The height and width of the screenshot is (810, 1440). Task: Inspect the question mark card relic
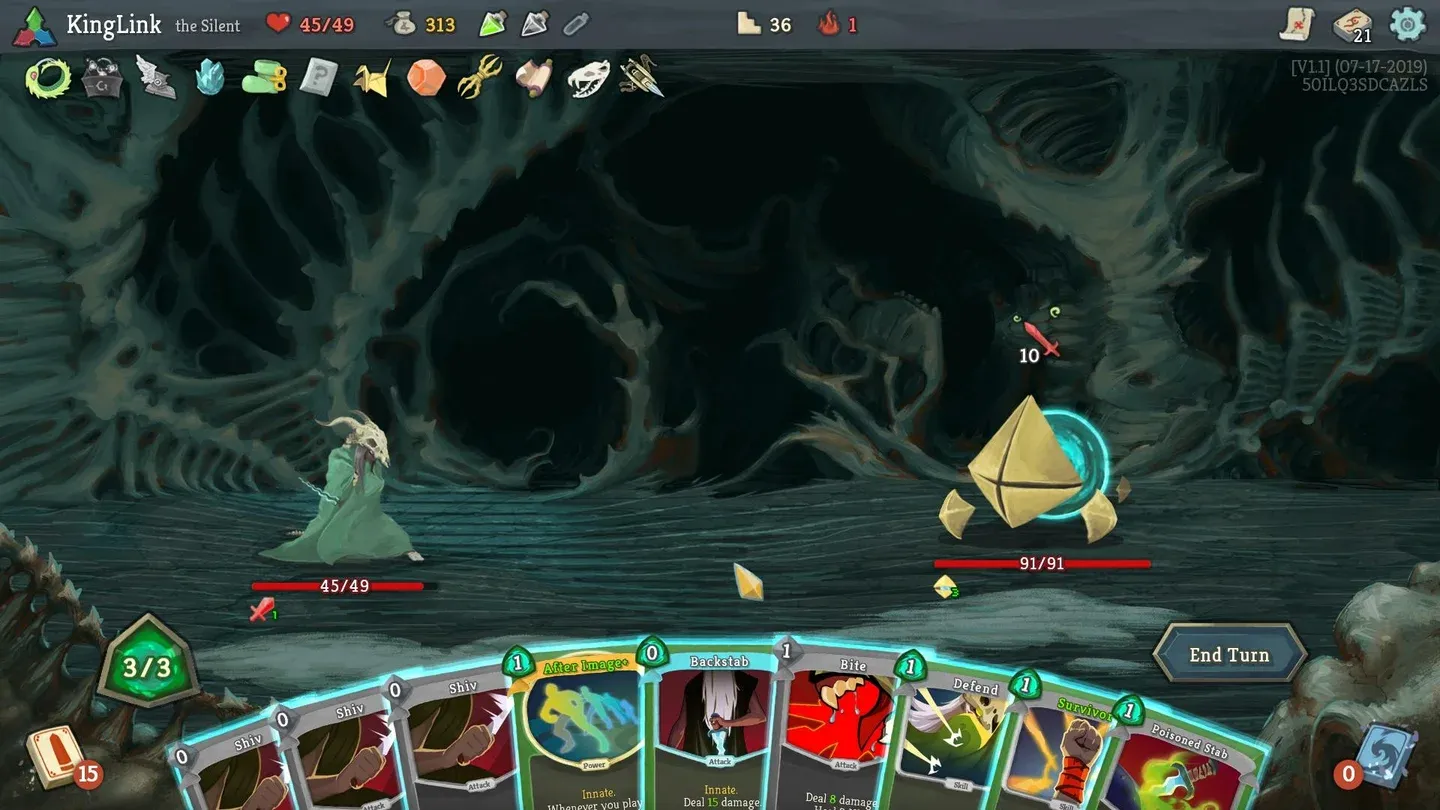(318, 77)
